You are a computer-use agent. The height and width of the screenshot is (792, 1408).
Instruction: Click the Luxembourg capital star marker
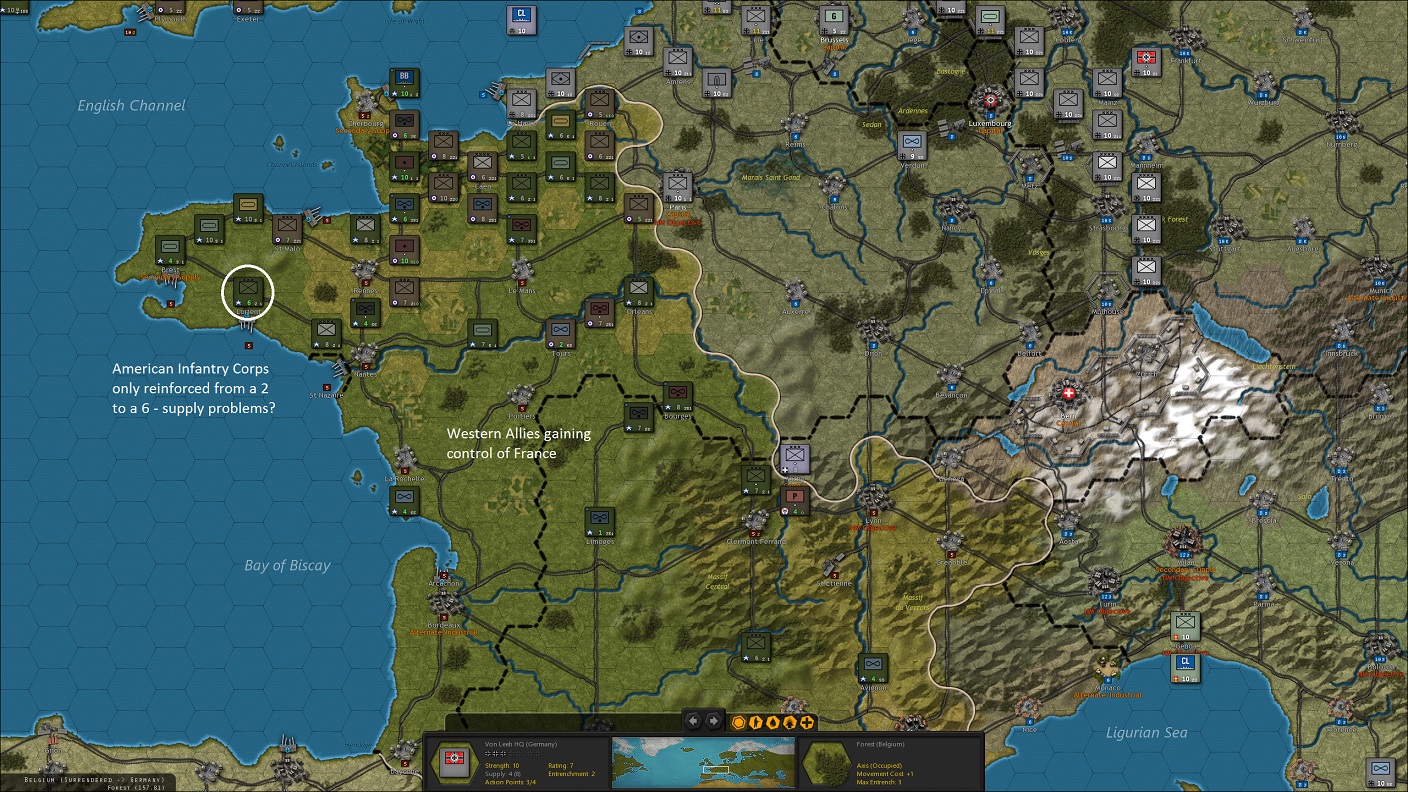pyautogui.click(x=989, y=100)
